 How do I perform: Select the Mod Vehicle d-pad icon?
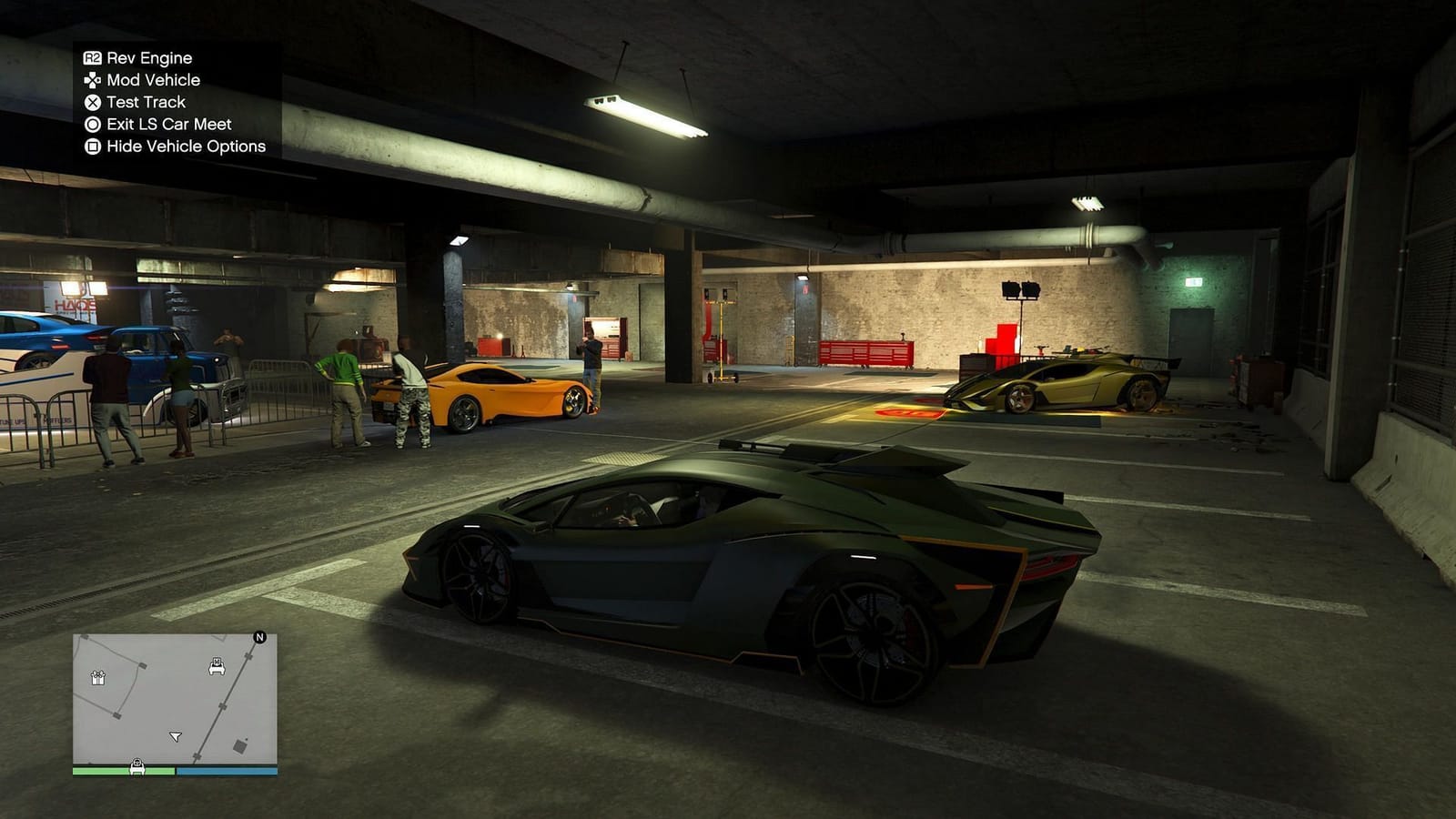point(91,80)
